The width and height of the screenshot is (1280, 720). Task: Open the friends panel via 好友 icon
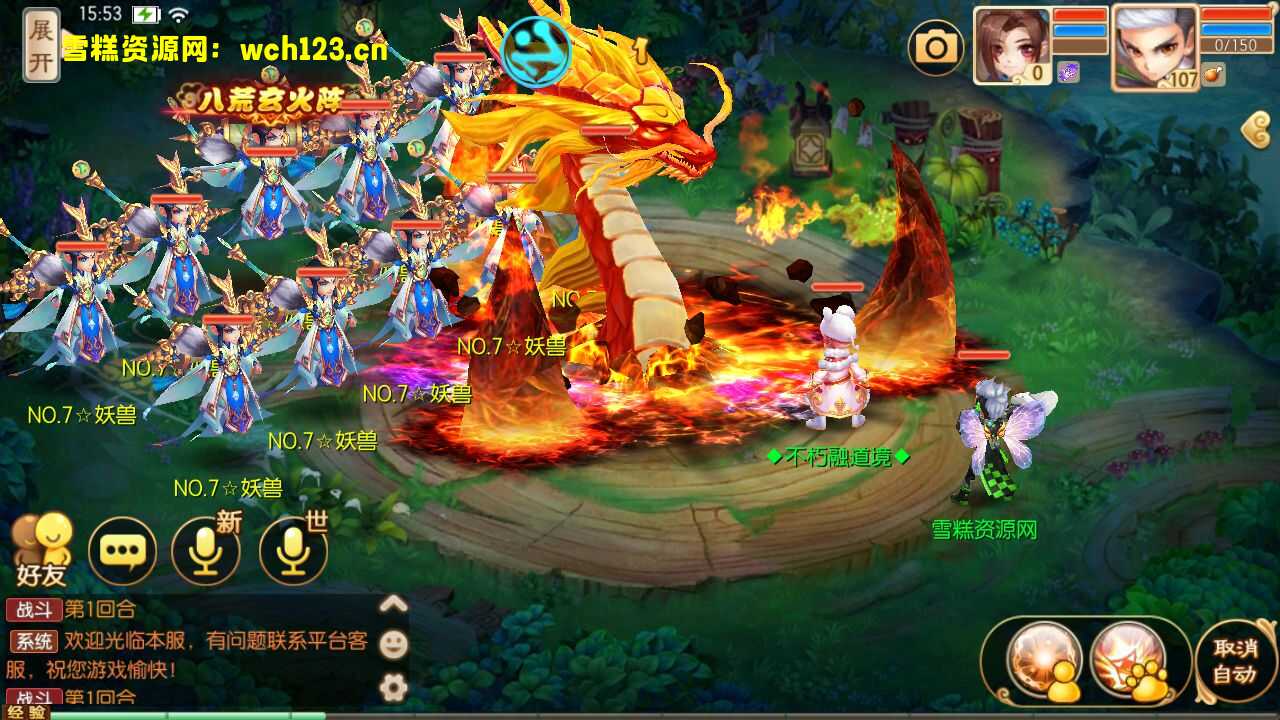coord(44,545)
